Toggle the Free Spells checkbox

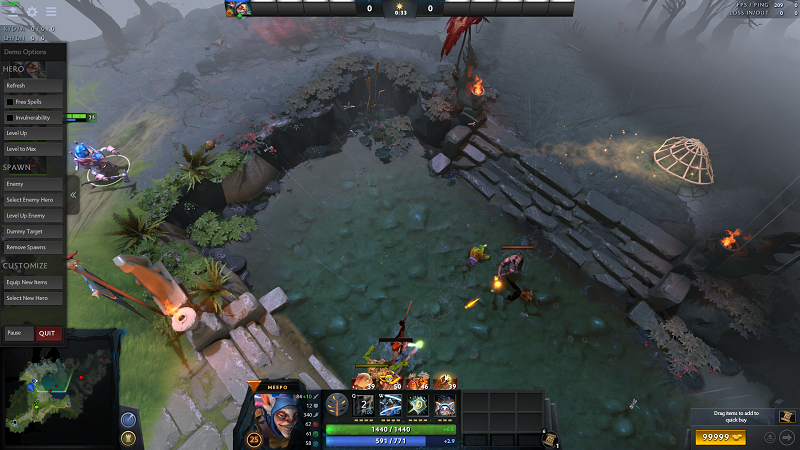point(10,102)
